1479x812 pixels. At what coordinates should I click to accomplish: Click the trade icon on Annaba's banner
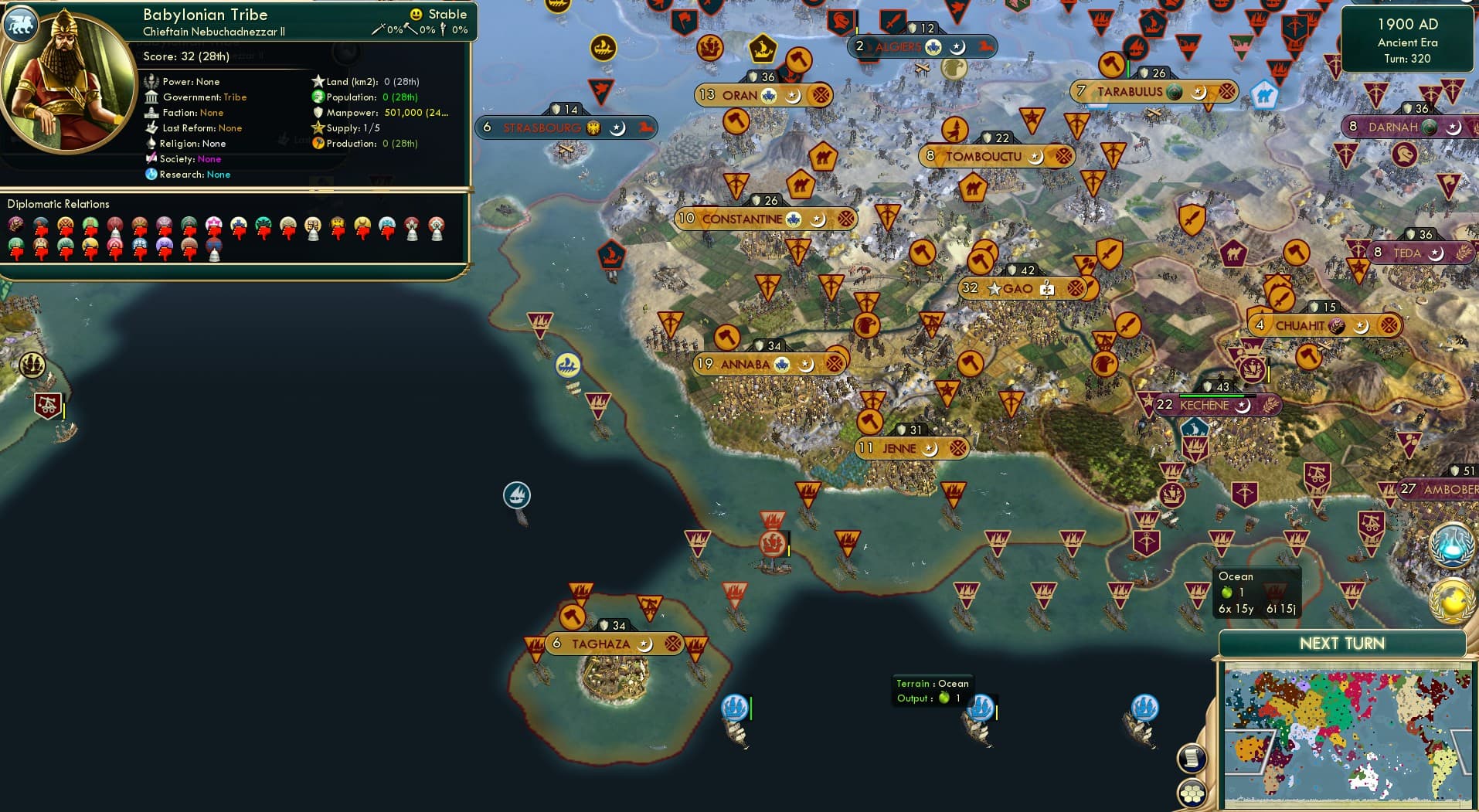pos(835,362)
